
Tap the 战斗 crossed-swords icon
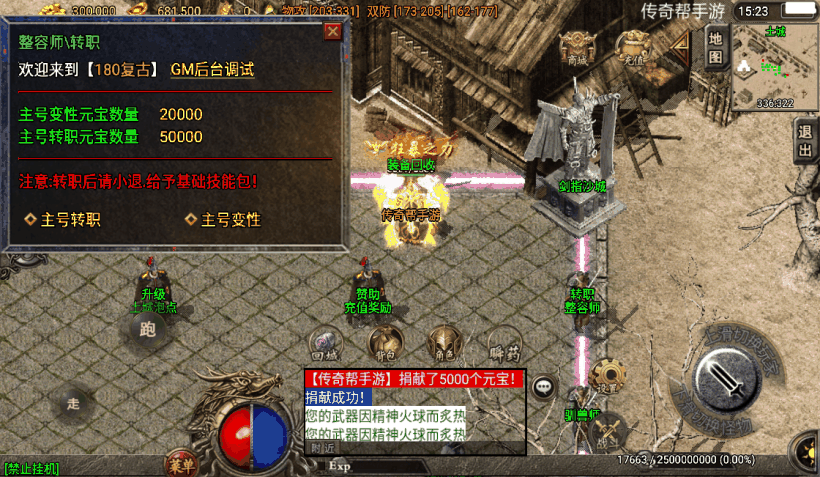click(x=608, y=432)
